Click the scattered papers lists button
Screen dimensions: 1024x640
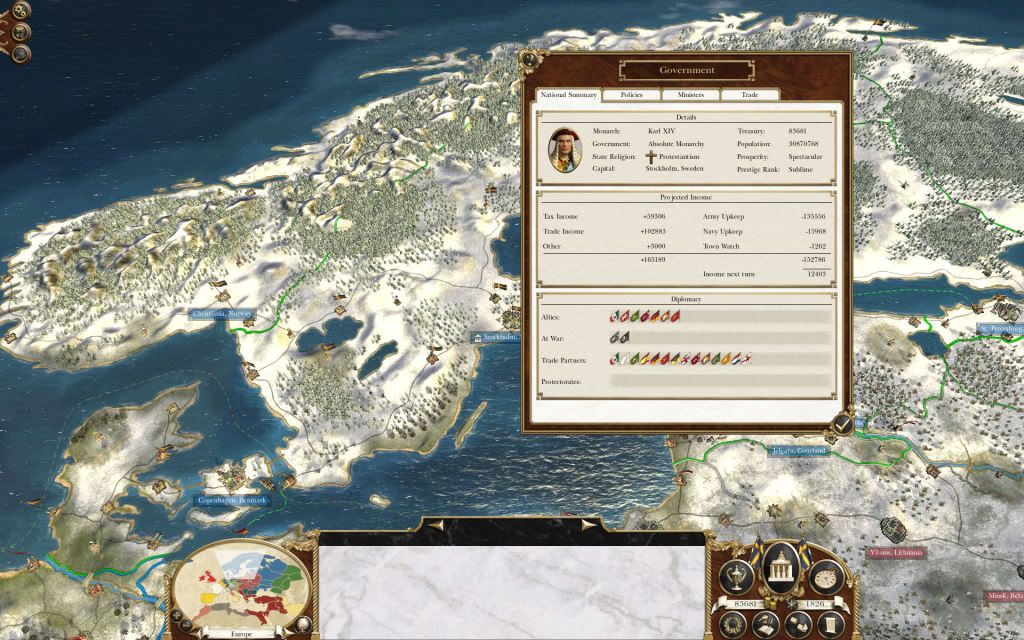coord(798,623)
